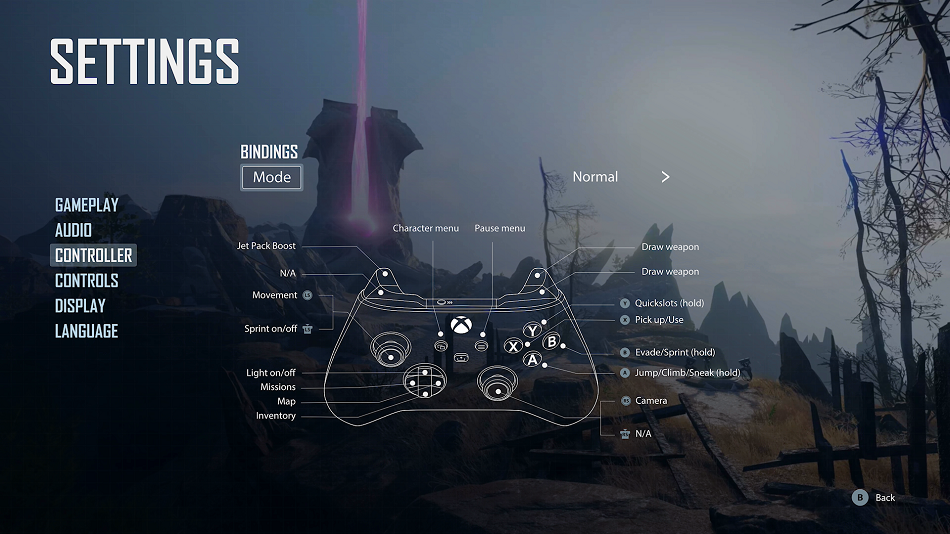
Task: Select the Mode bindings option
Action: coord(271,177)
